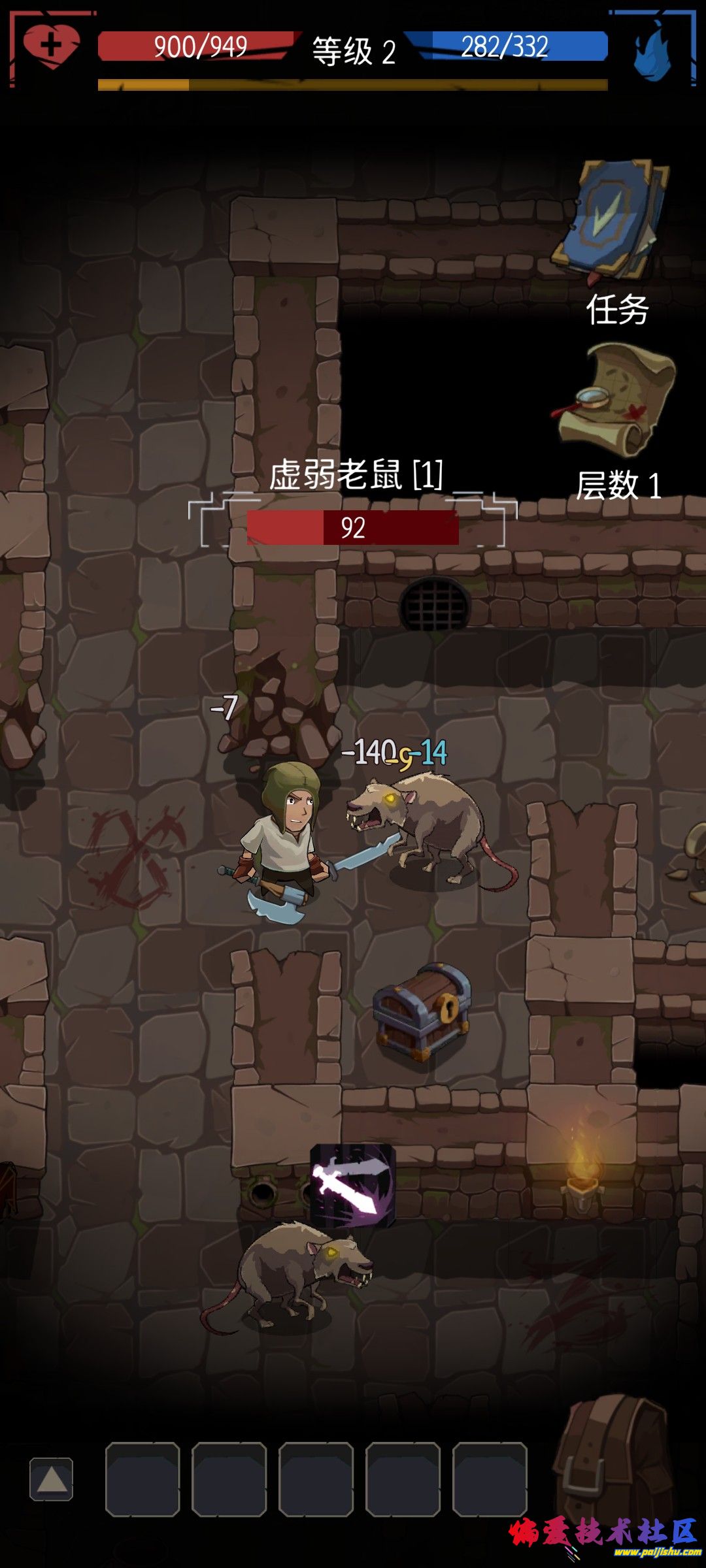Tap the red heart heal icon
The height and width of the screenshot is (1568, 706).
coord(51,47)
